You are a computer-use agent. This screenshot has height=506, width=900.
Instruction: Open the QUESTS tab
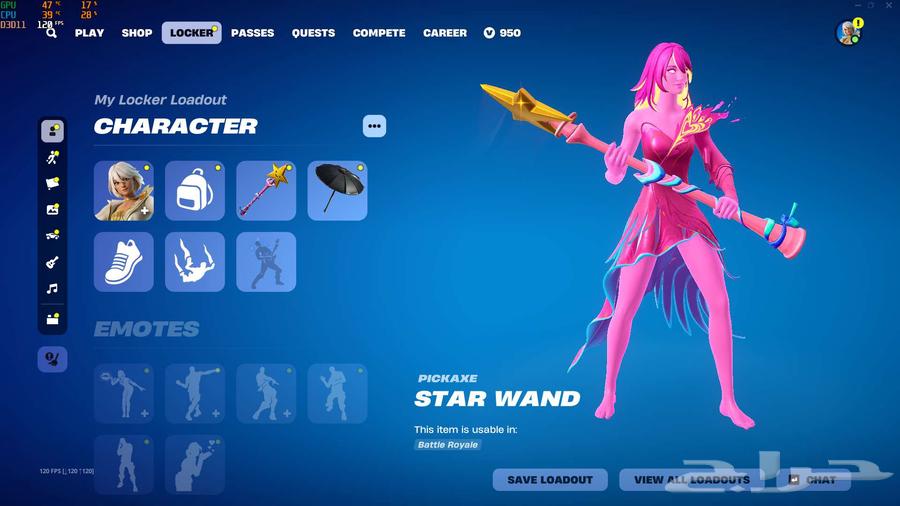313,33
